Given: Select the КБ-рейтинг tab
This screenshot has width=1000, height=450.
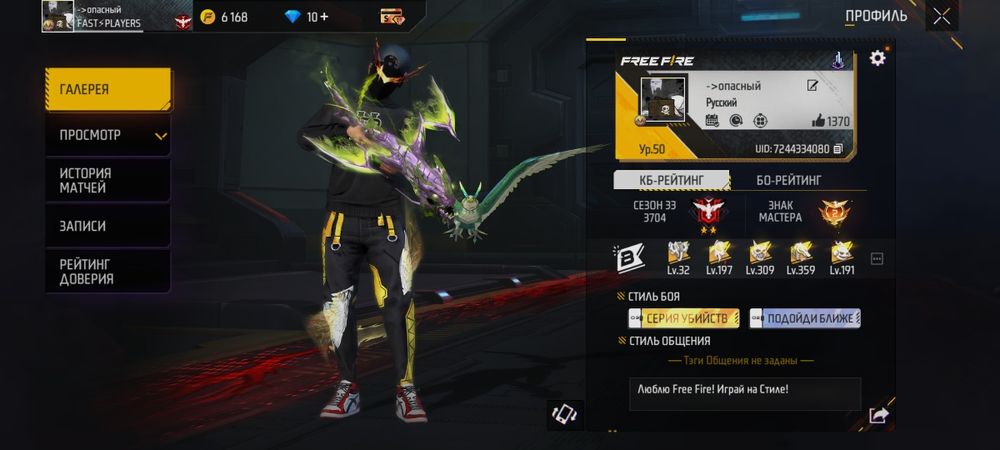Looking at the screenshot, I should [670, 180].
